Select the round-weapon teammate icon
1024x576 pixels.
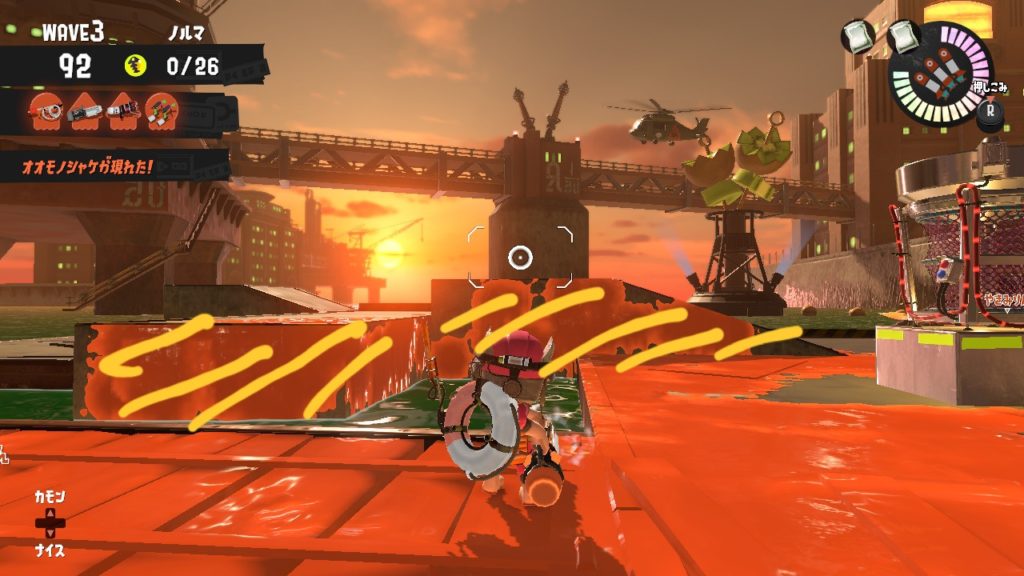coord(45,111)
